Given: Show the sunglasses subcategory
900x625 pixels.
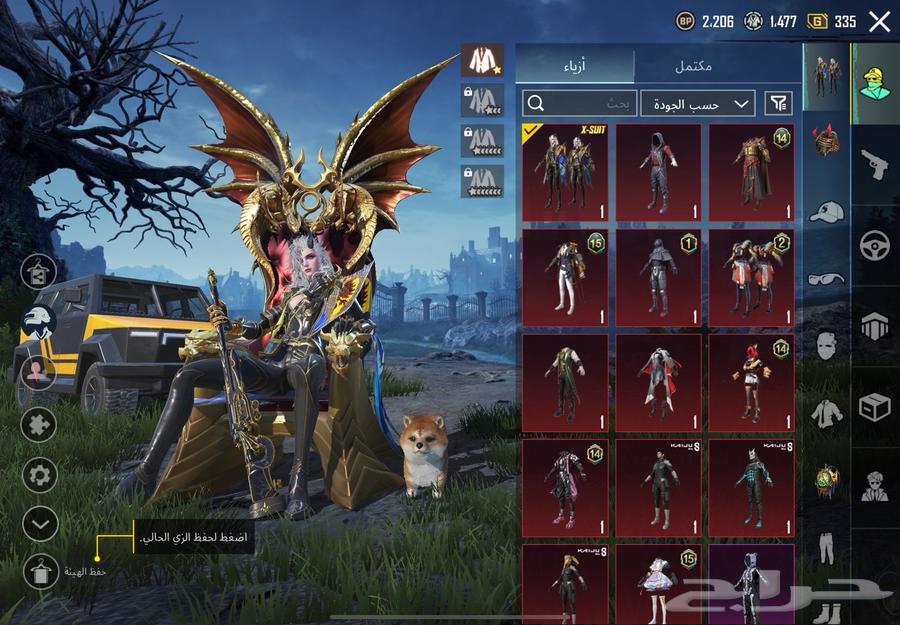Looking at the screenshot, I should pos(826,278).
